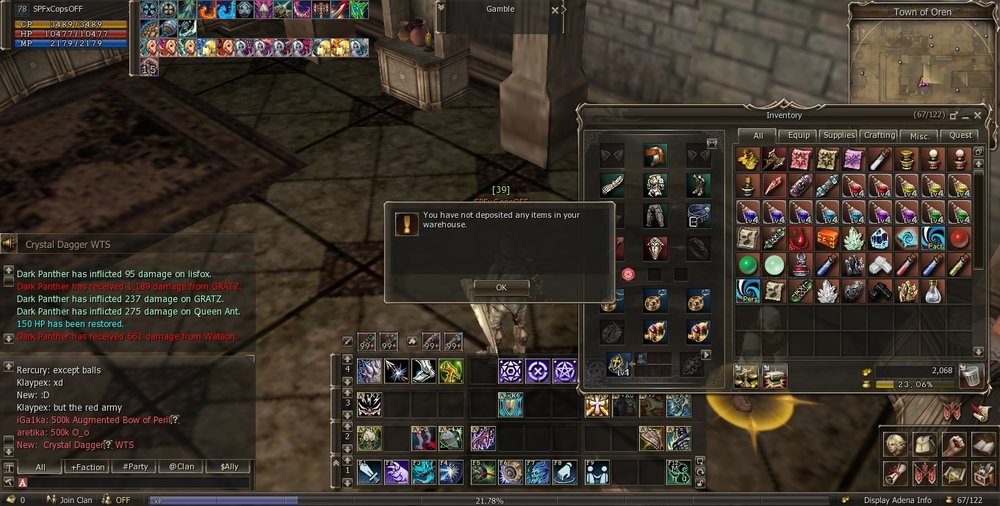Viewport: 1000px width, 506px height.
Task: Switch chat to the +Faction tab
Action: (x=88, y=467)
